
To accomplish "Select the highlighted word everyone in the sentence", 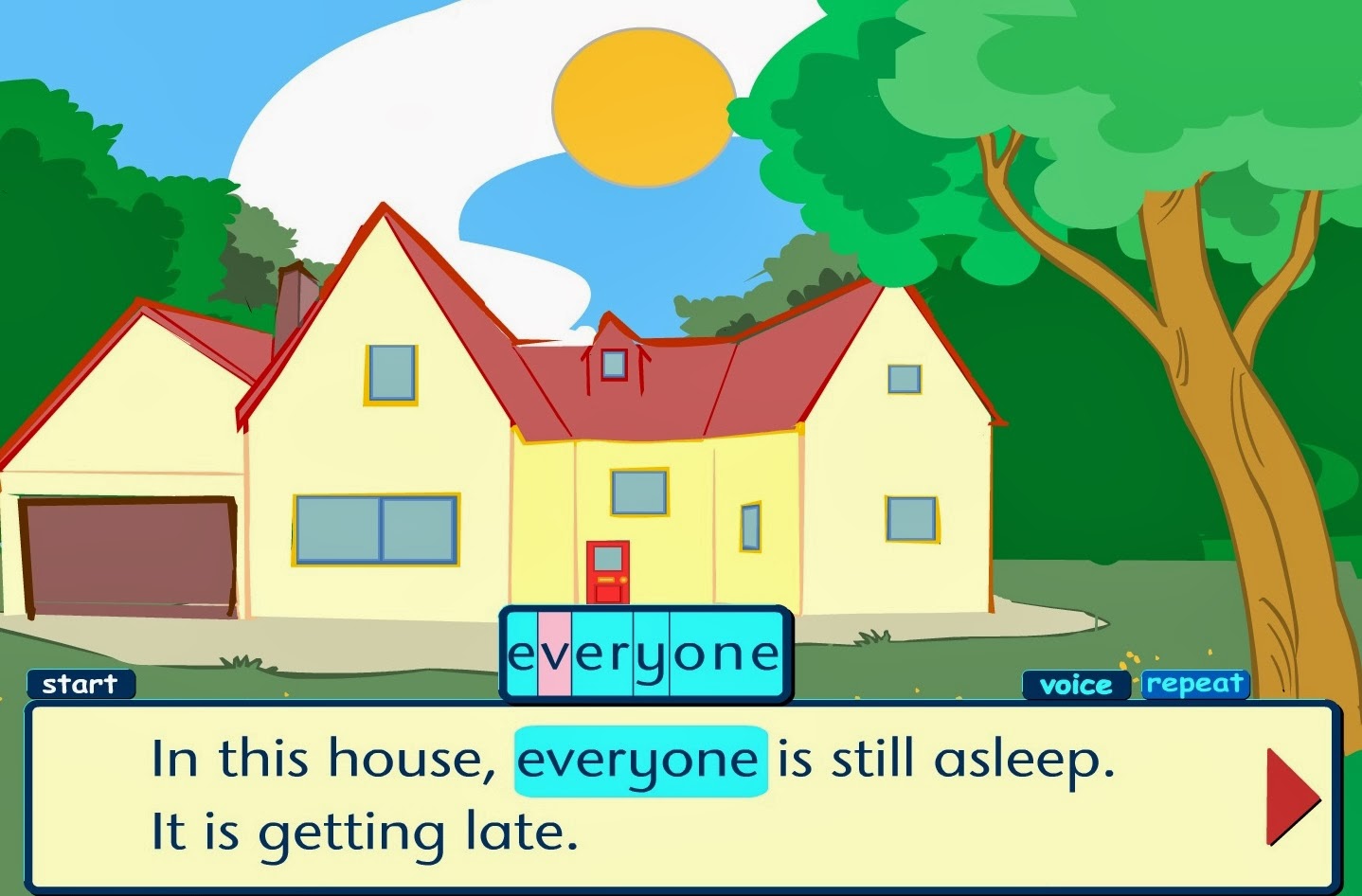I will [x=639, y=758].
